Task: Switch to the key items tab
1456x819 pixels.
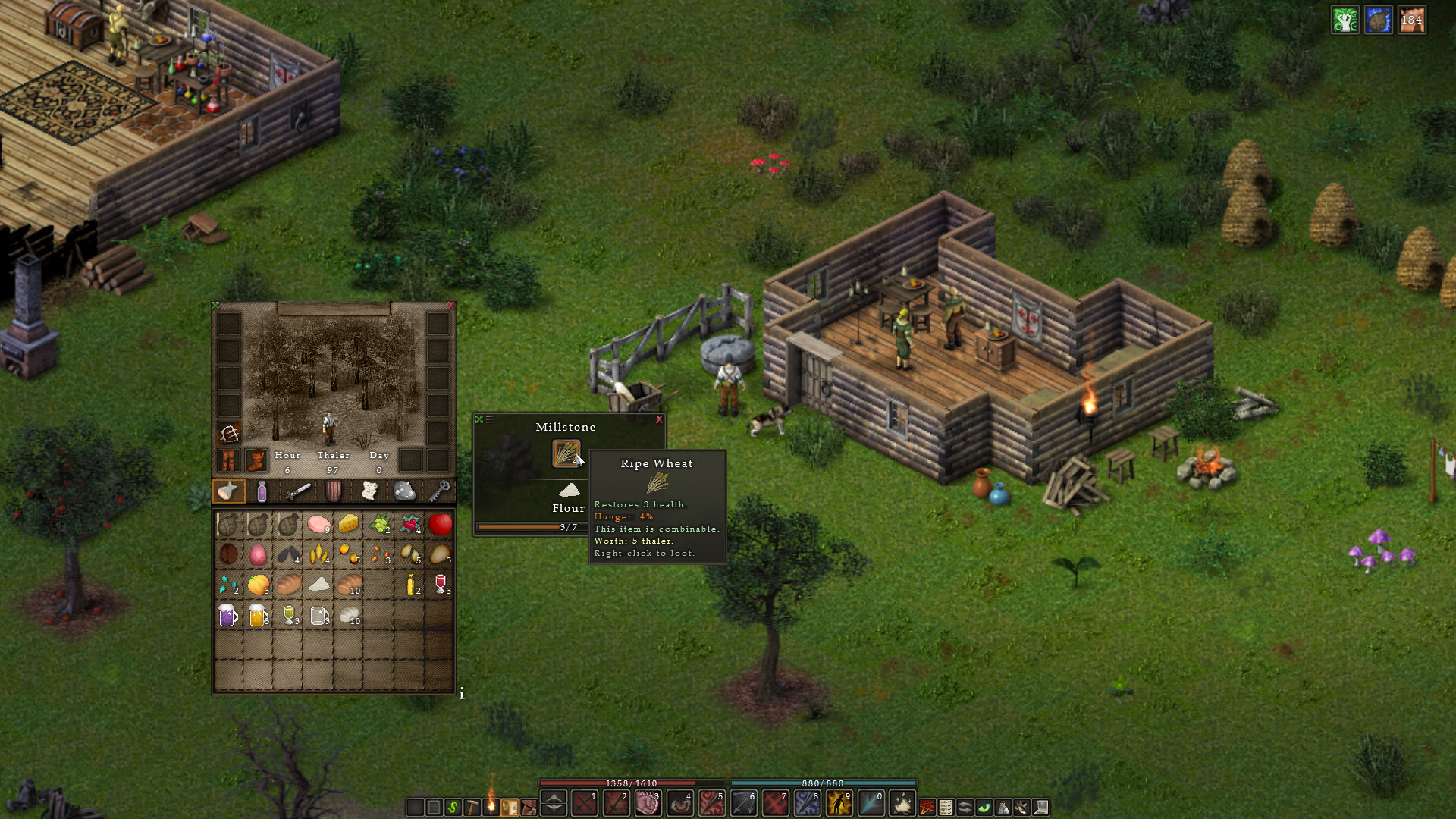Action: click(x=439, y=491)
